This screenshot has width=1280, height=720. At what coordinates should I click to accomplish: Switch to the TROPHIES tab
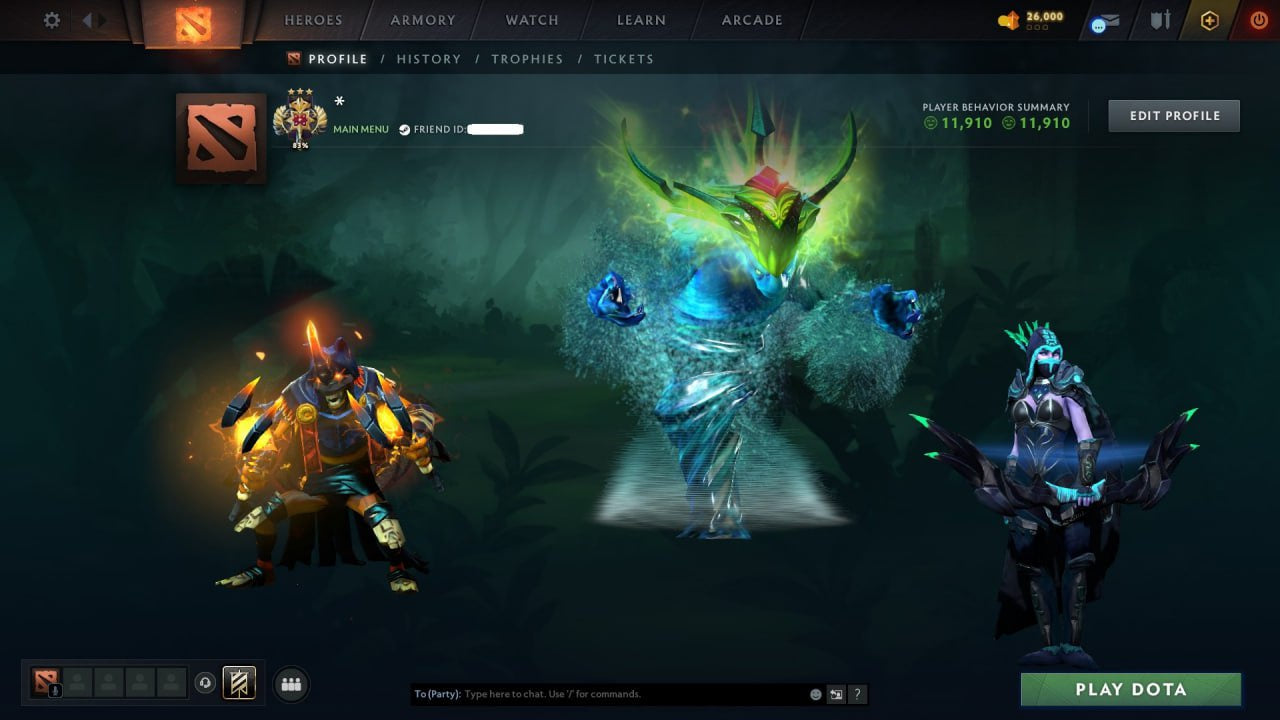[528, 59]
